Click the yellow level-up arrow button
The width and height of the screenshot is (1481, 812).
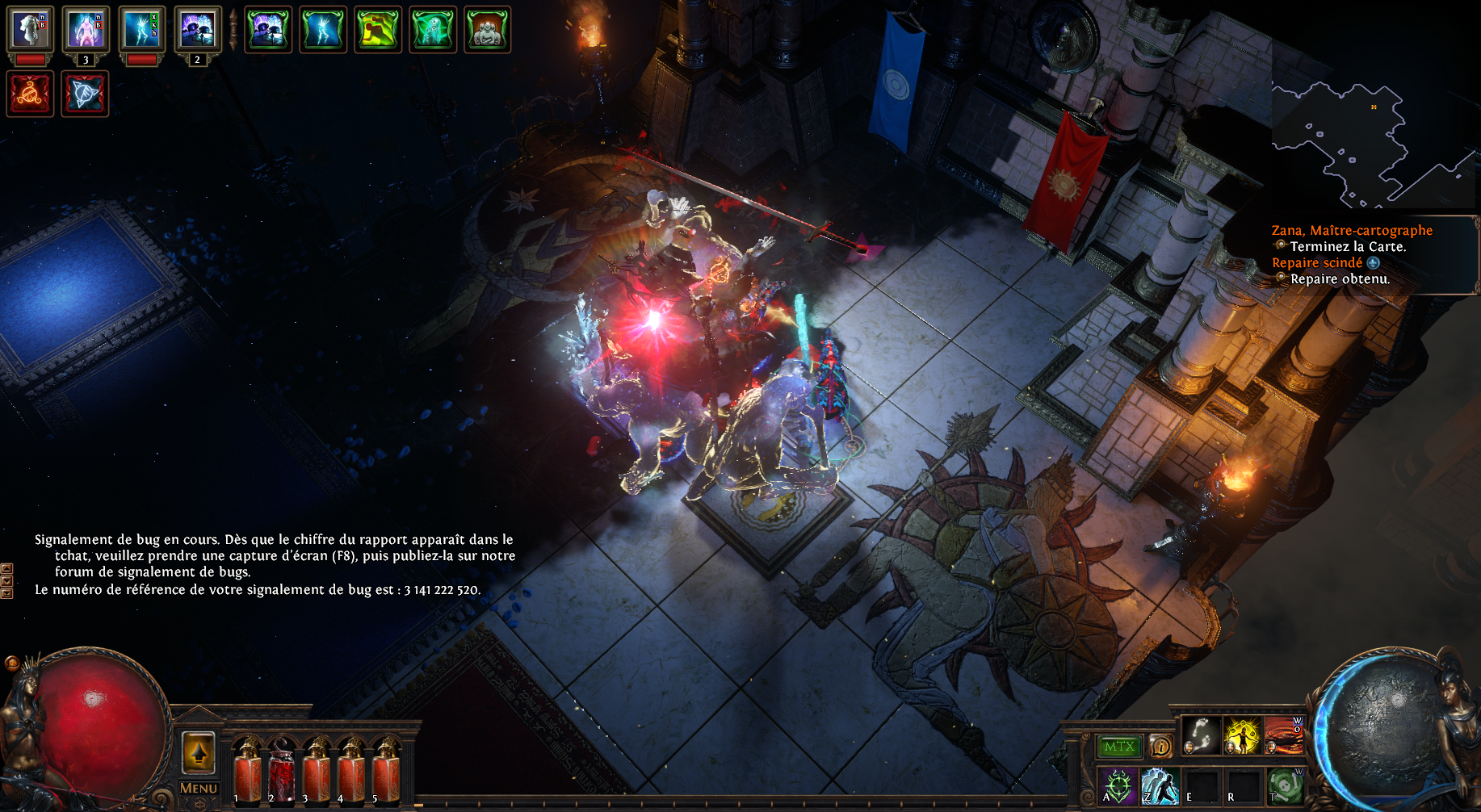pyautogui.click(x=198, y=754)
